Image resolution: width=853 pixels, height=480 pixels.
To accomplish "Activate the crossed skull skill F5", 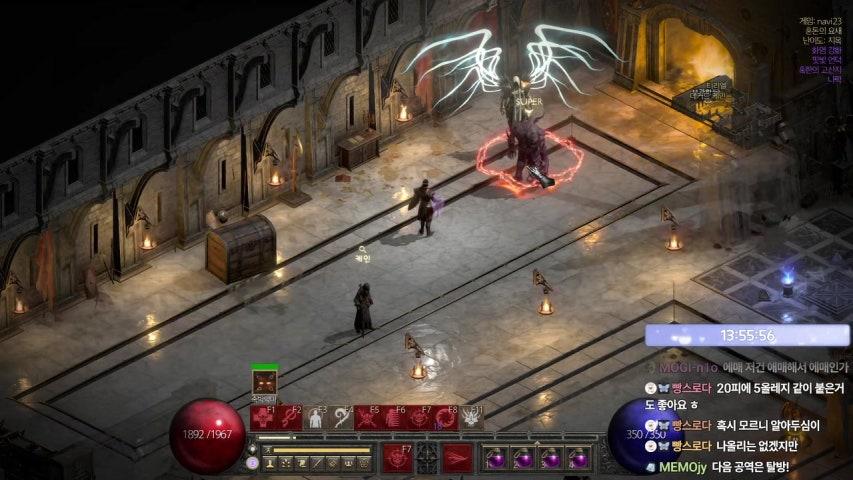I will (x=367, y=418).
